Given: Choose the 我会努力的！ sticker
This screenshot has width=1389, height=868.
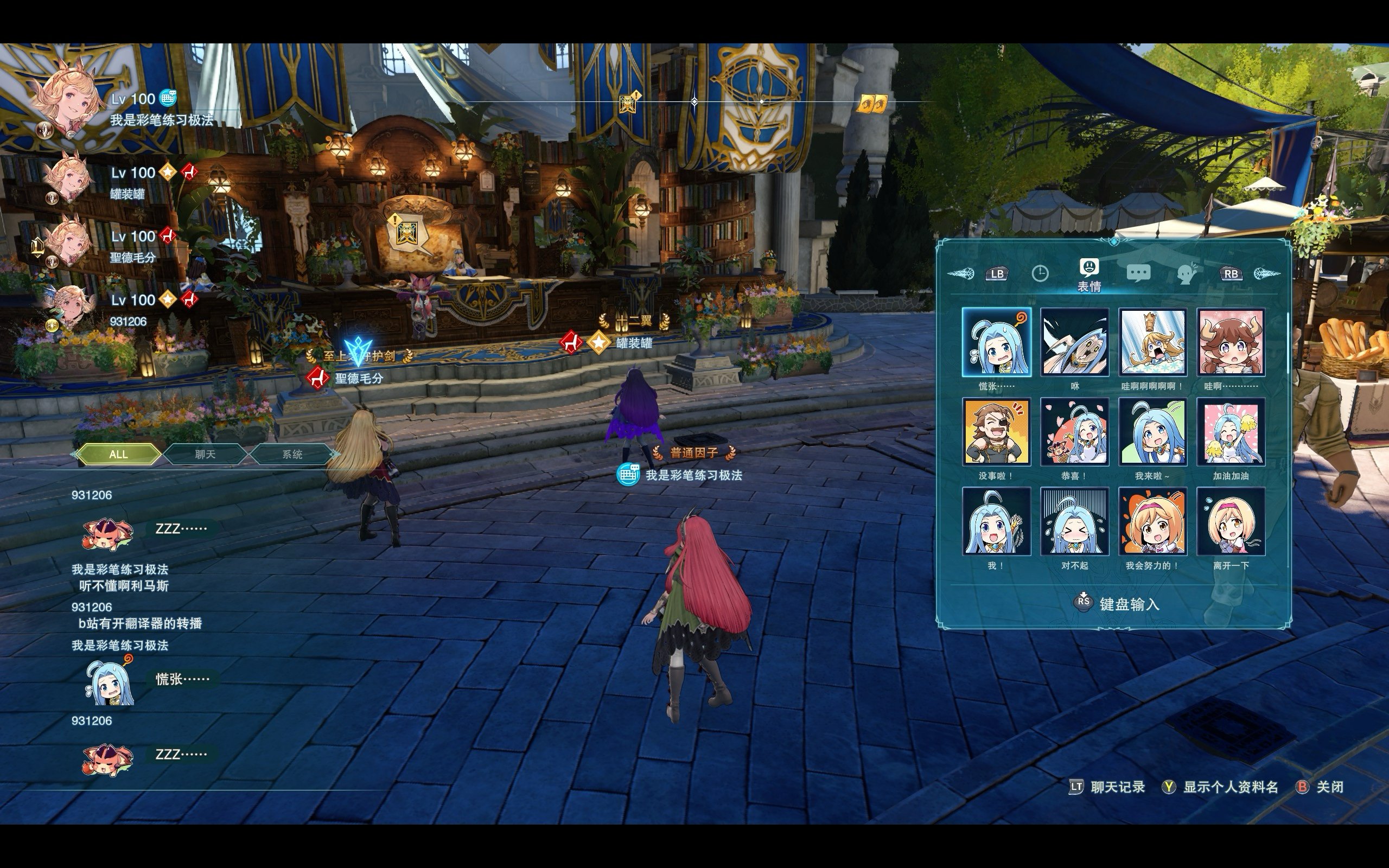Looking at the screenshot, I should [x=1152, y=521].
